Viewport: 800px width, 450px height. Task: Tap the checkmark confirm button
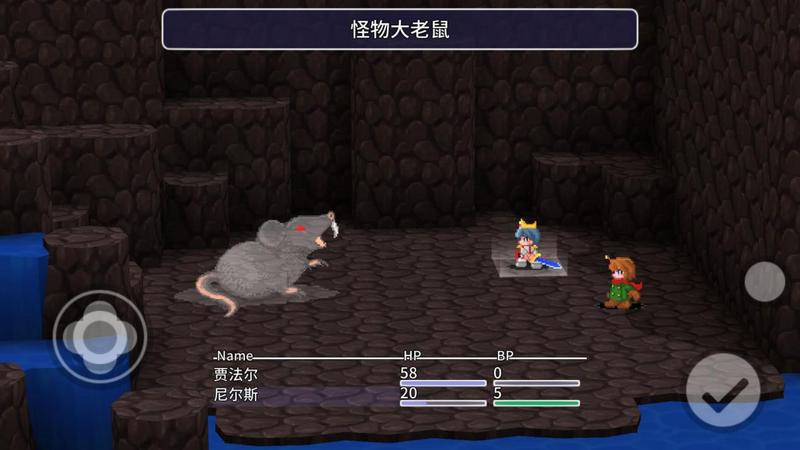tap(722, 391)
